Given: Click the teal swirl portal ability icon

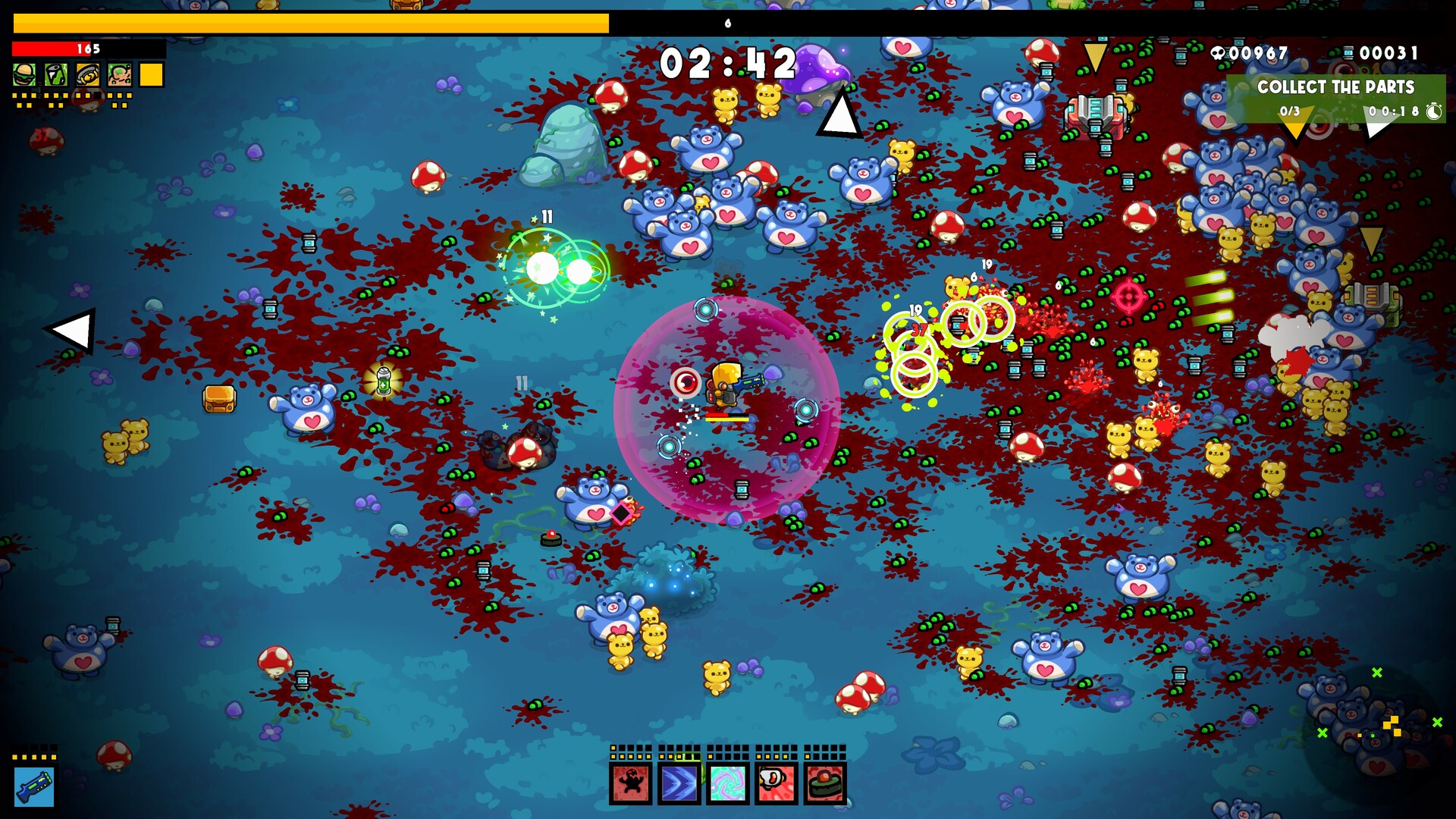Looking at the screenshot, I should [728, 783].
